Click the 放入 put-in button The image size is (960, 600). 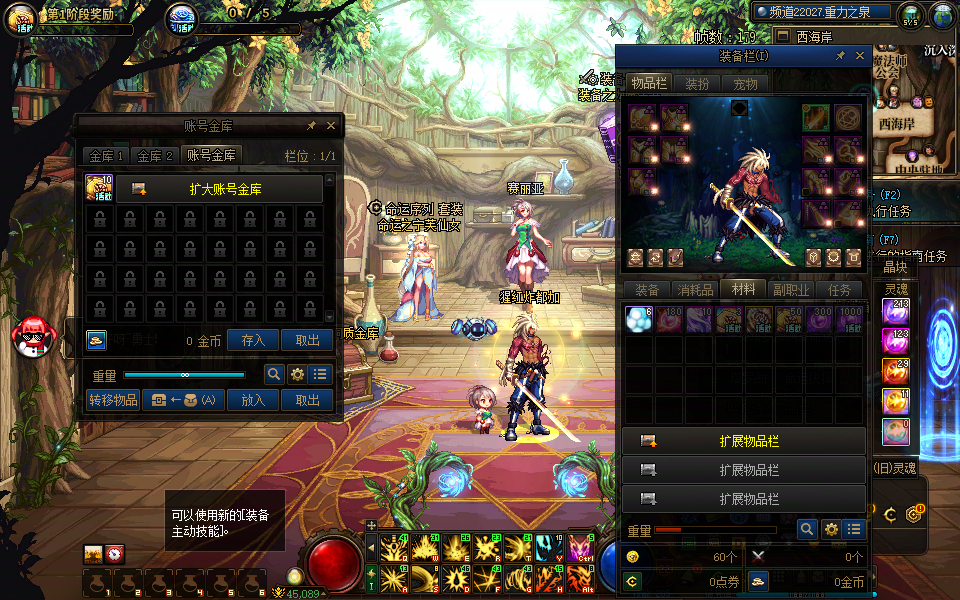coord(254,400)
